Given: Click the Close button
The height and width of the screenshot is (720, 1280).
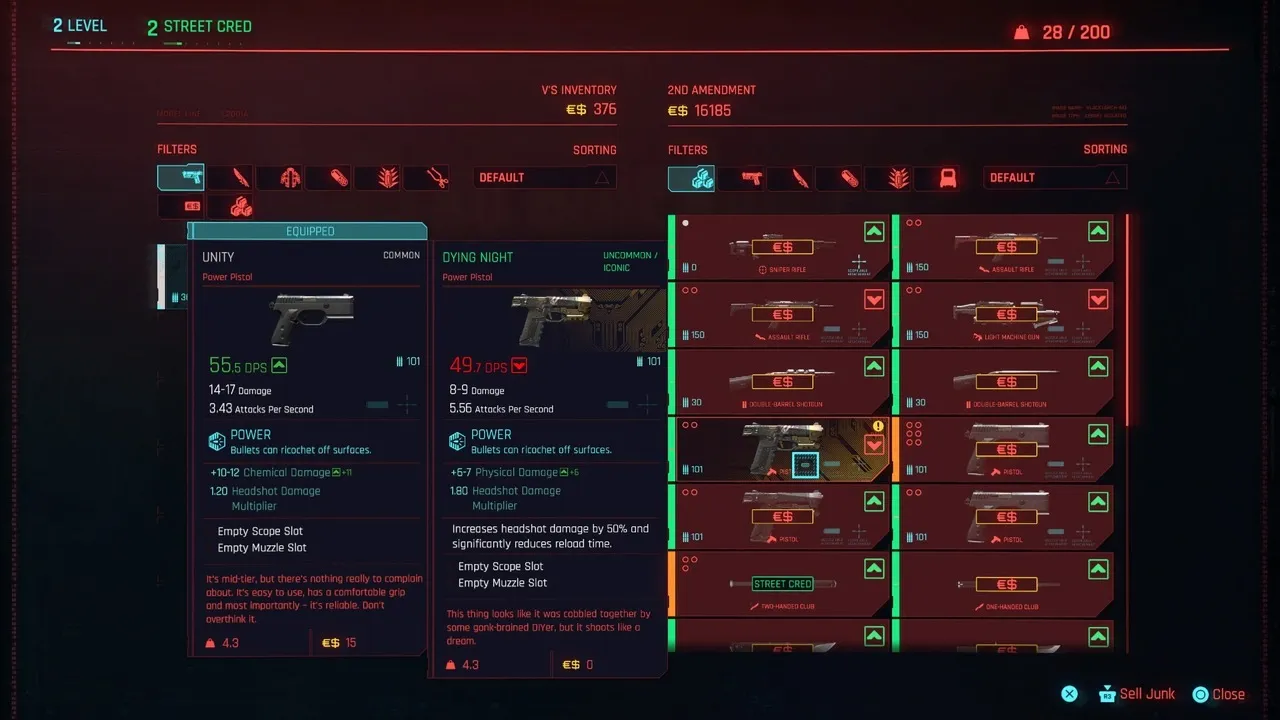Looking at the screenshot, I should (x=1219, y=693).
